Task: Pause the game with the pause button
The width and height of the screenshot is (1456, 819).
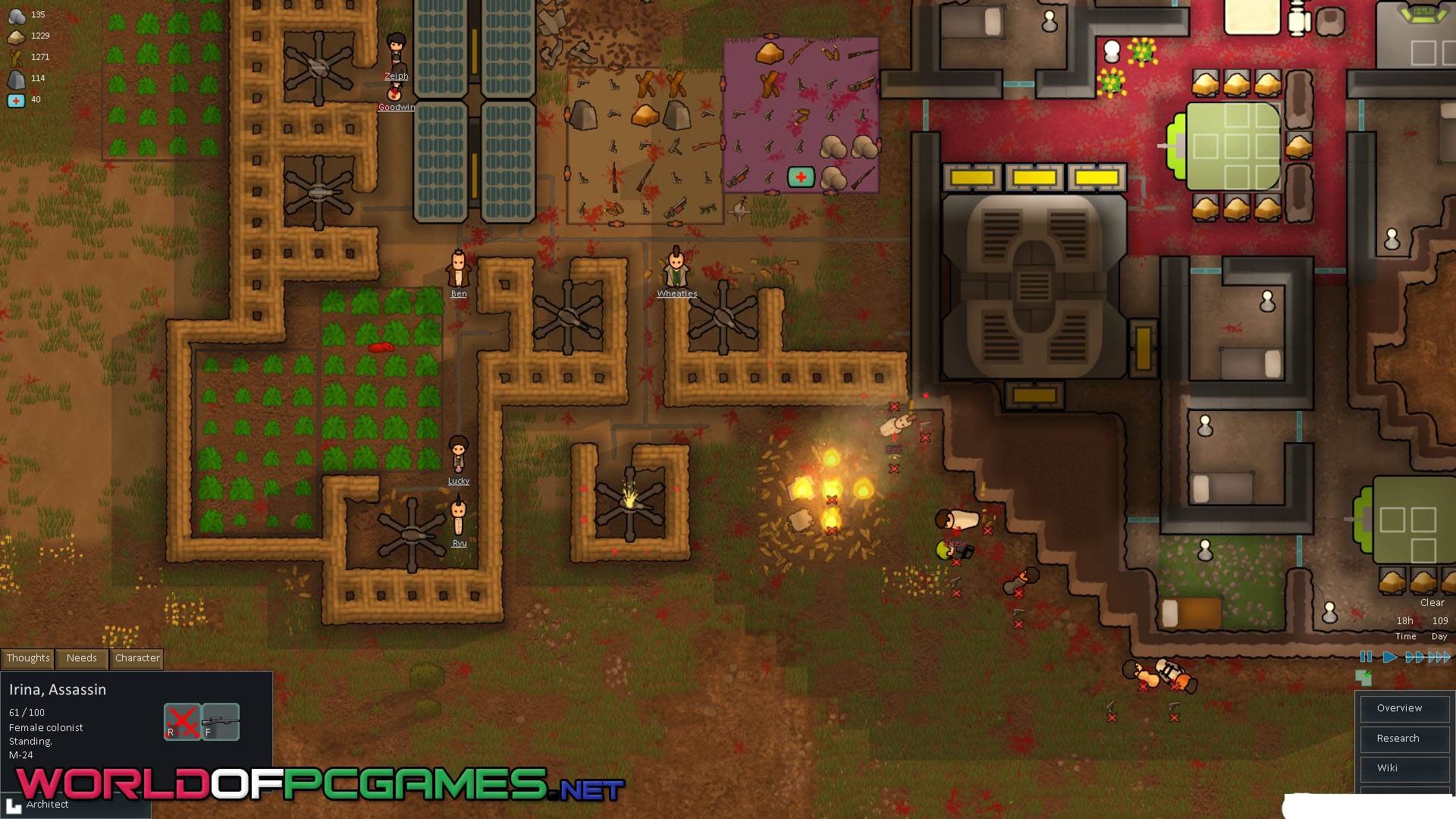Action: point(1366,657)
